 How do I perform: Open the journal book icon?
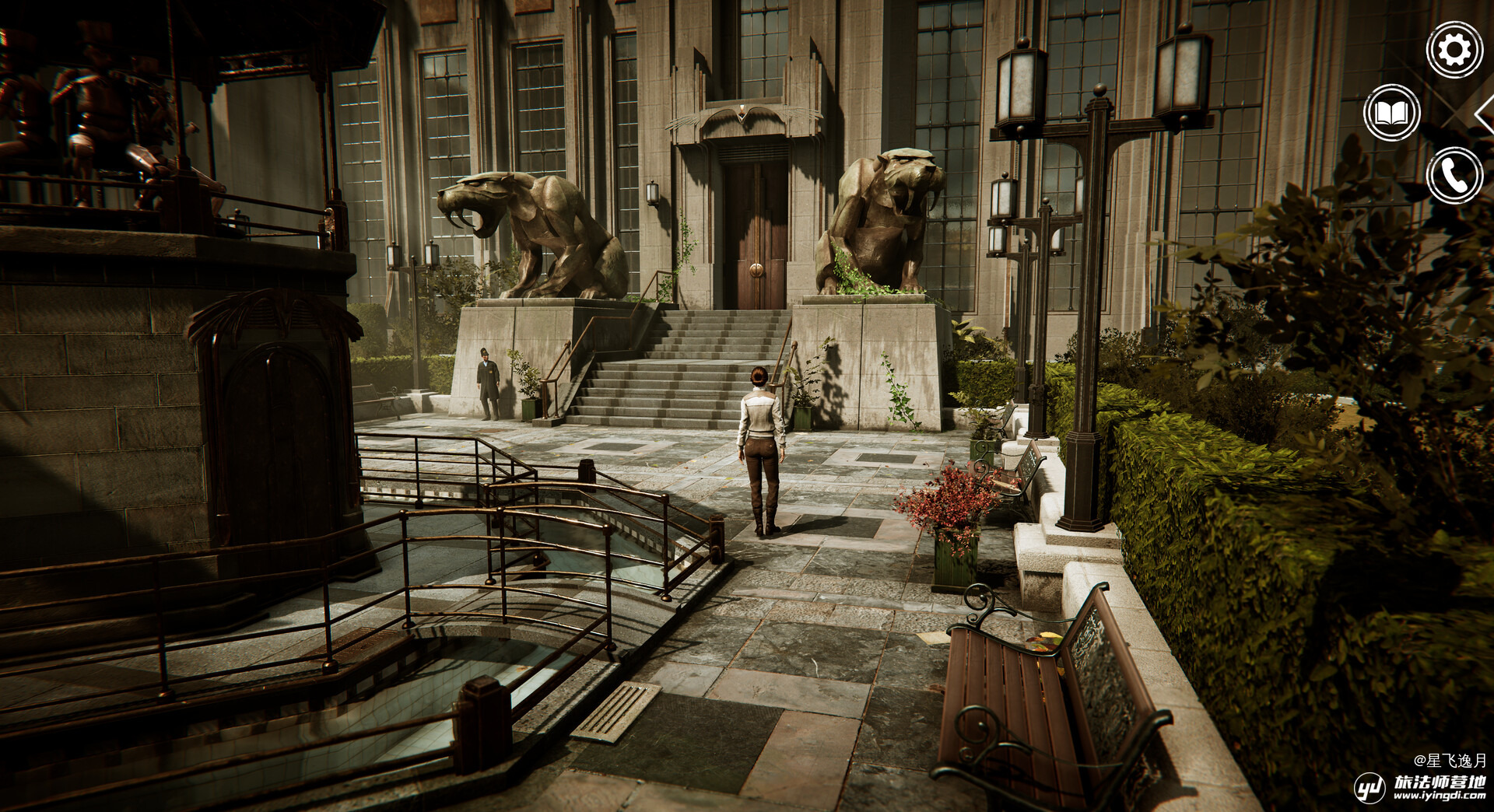pyautogui.click(x=1392, y=114)
